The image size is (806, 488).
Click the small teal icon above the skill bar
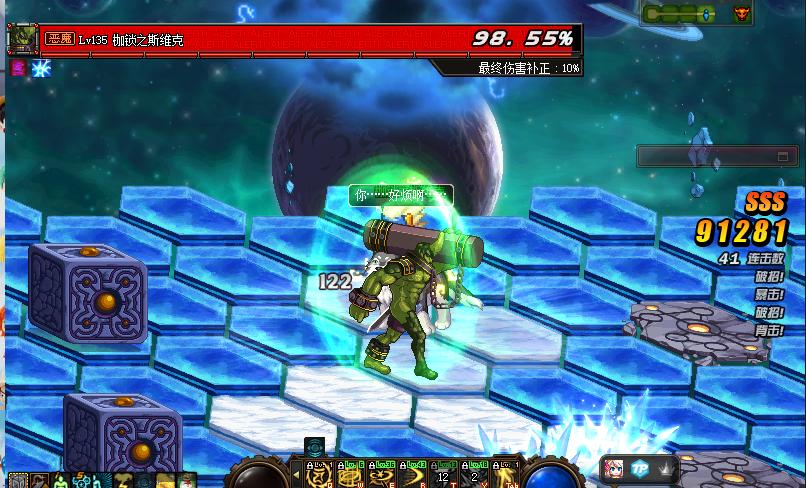point(315,447)
